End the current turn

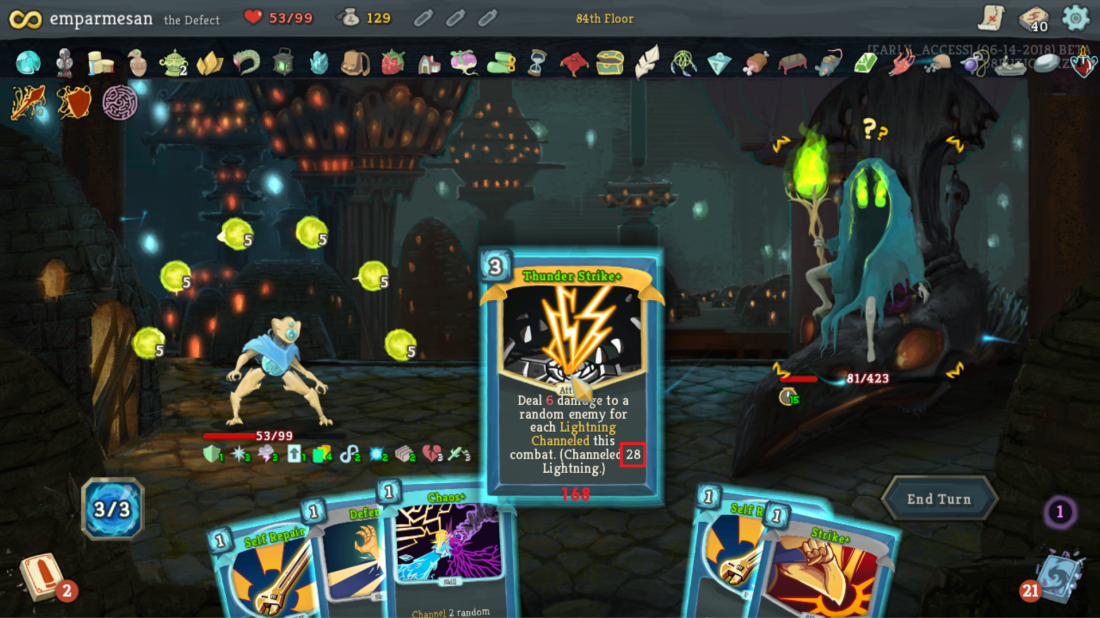point(939,498)
